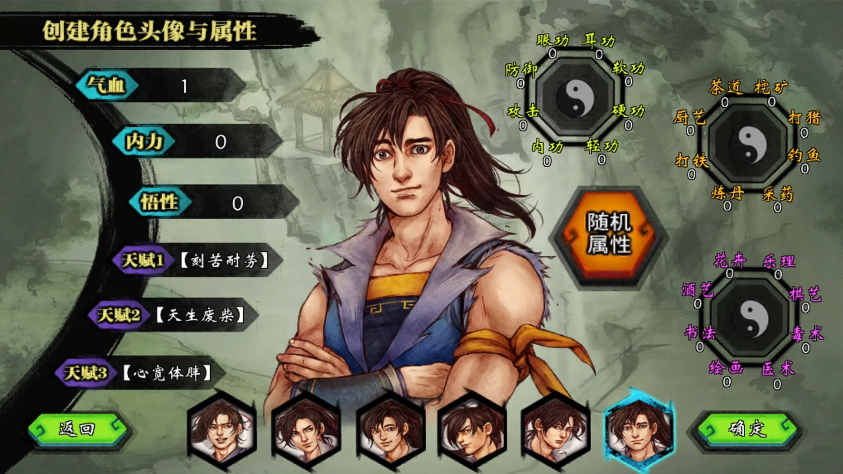Click the 返回 back button
Screen dimensions: 843x474
pos(78,429)
